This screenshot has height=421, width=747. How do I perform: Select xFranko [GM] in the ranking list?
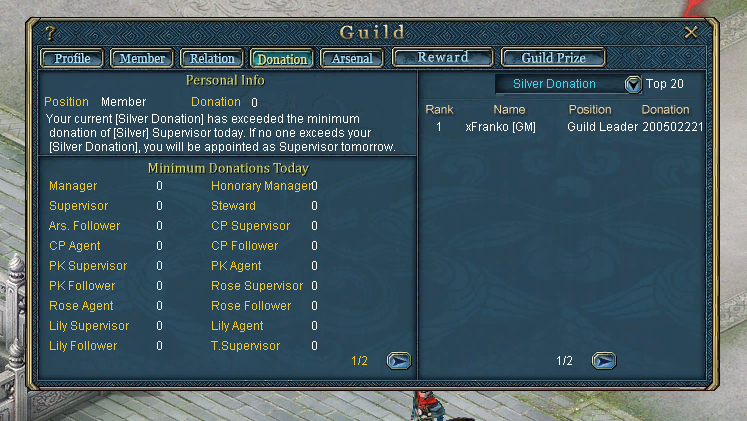500,128
